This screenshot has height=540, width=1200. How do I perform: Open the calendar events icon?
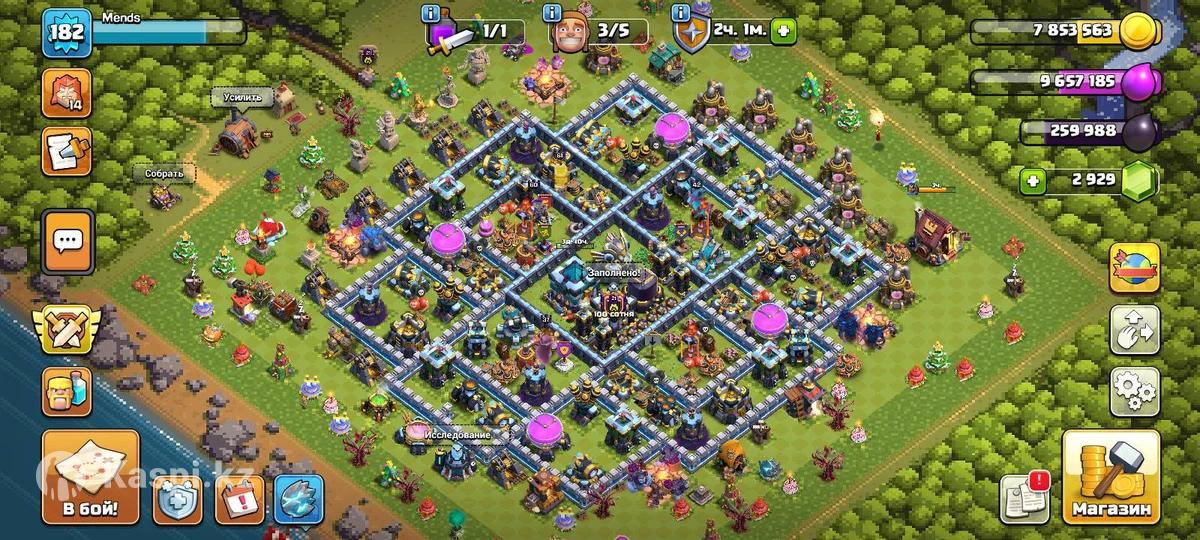(x=240, y=499)
